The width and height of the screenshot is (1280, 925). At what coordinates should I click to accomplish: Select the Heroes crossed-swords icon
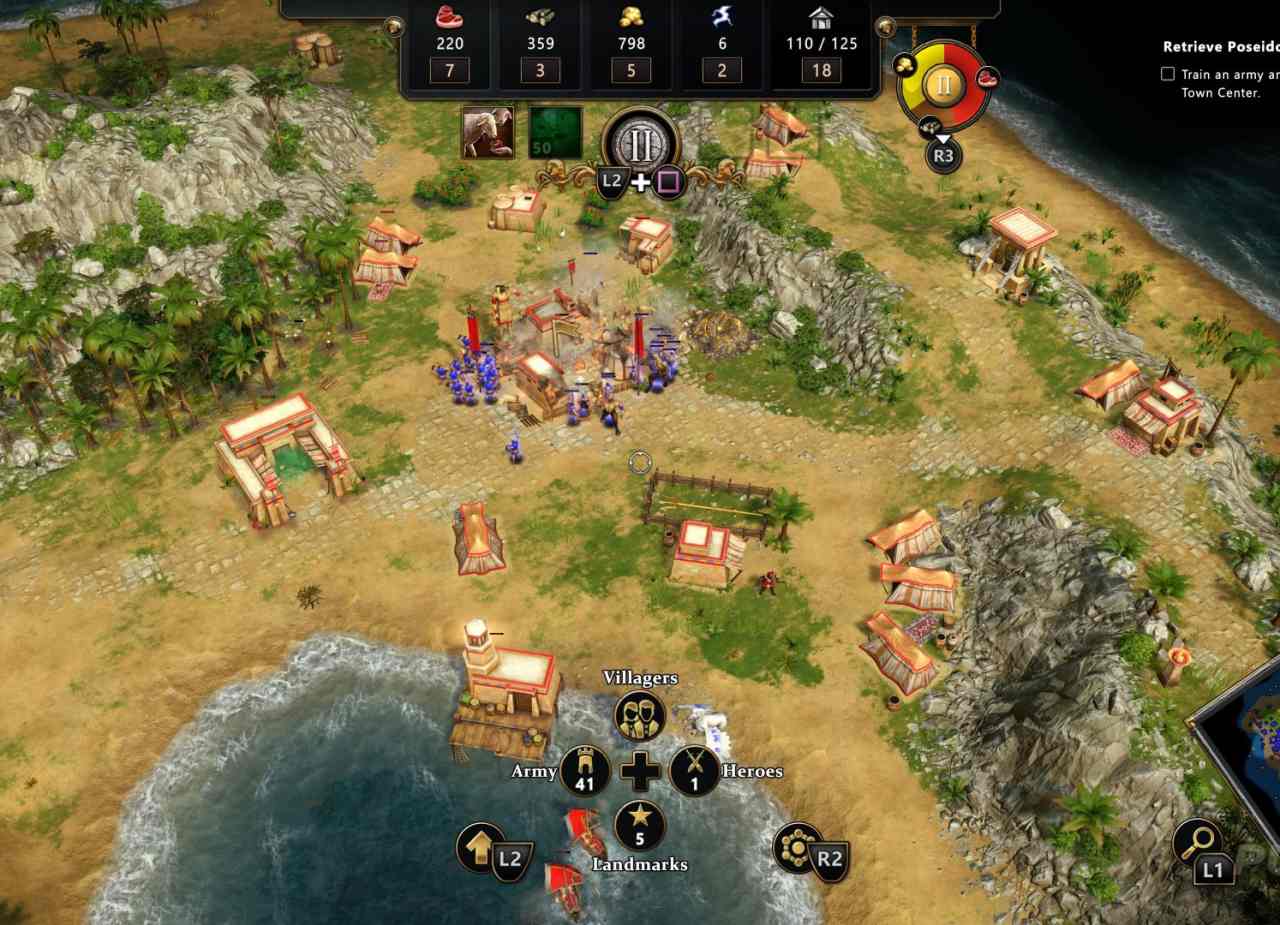[695, 770]
